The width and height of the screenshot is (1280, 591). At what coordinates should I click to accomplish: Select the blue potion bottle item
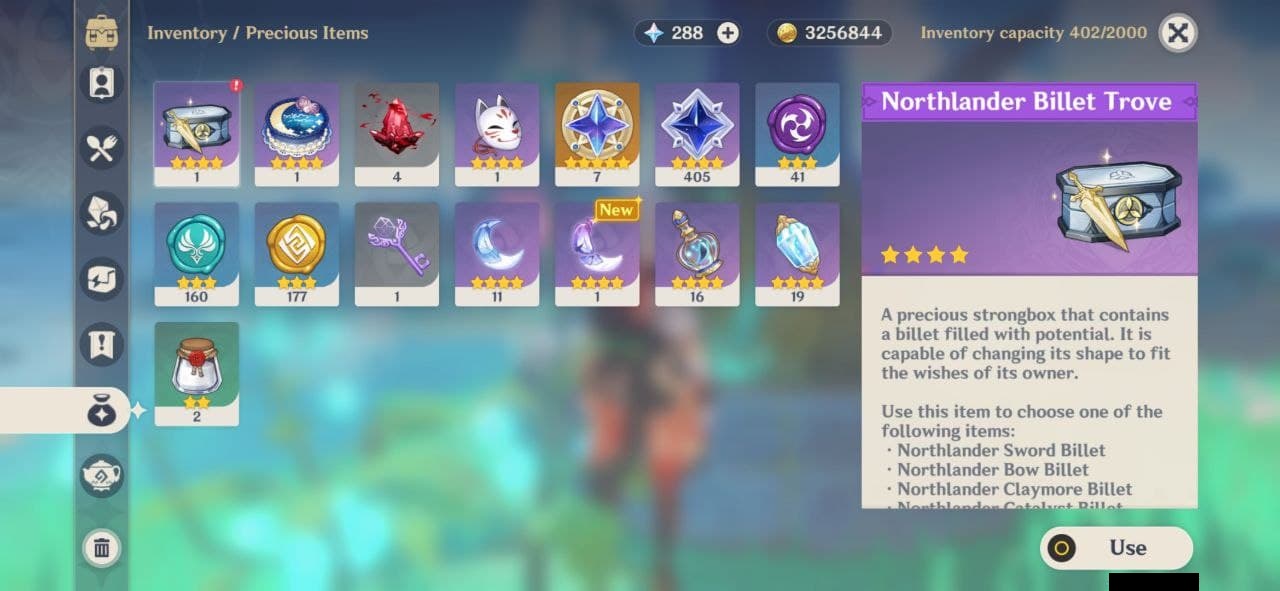pos(697,253)
